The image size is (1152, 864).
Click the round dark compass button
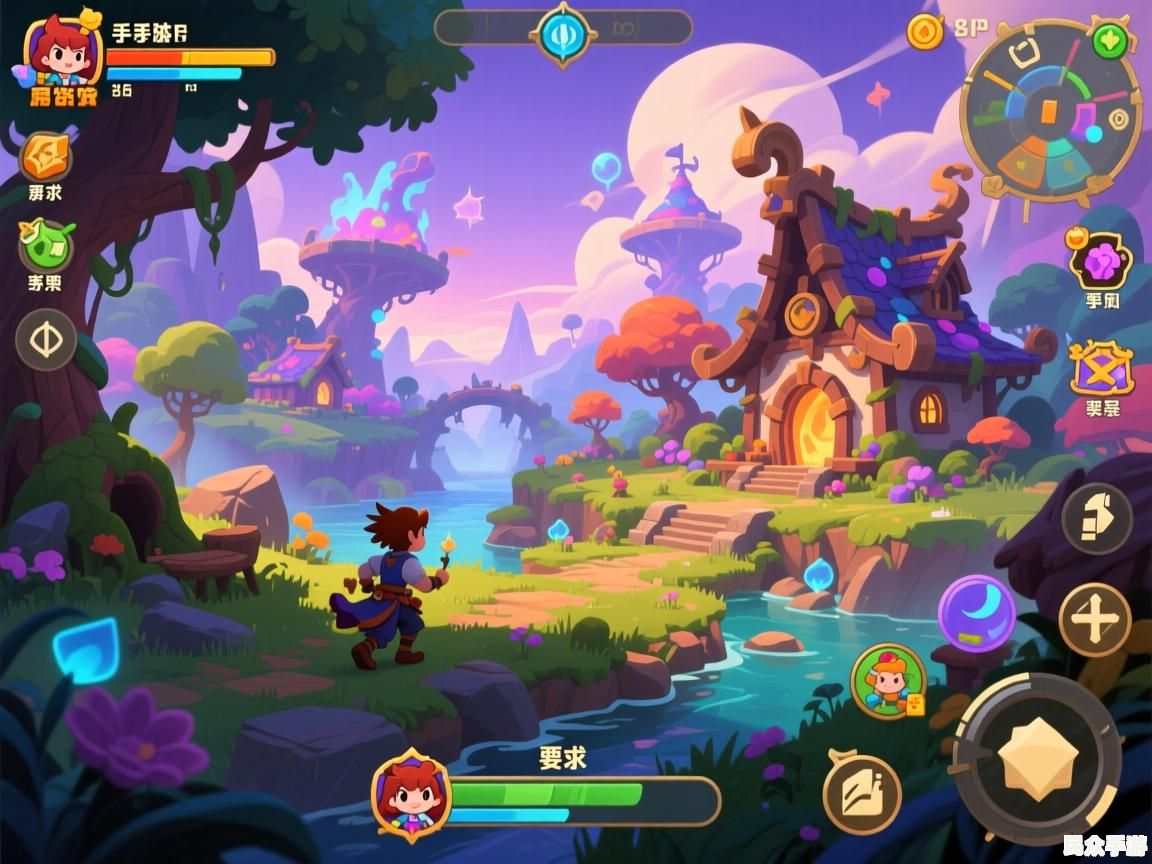point(46,340)
